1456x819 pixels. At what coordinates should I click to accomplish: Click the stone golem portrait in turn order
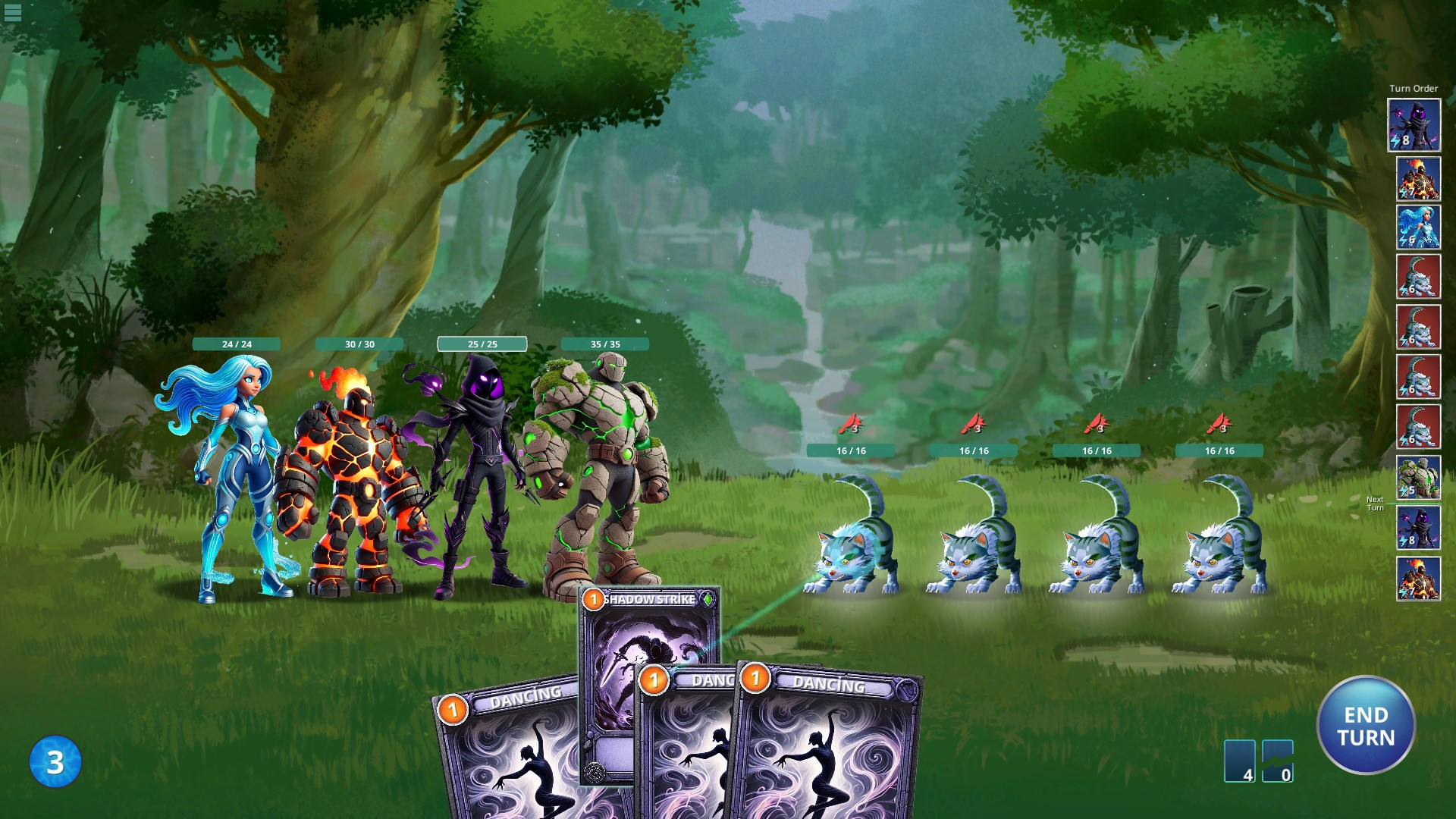click(1418, 478)
